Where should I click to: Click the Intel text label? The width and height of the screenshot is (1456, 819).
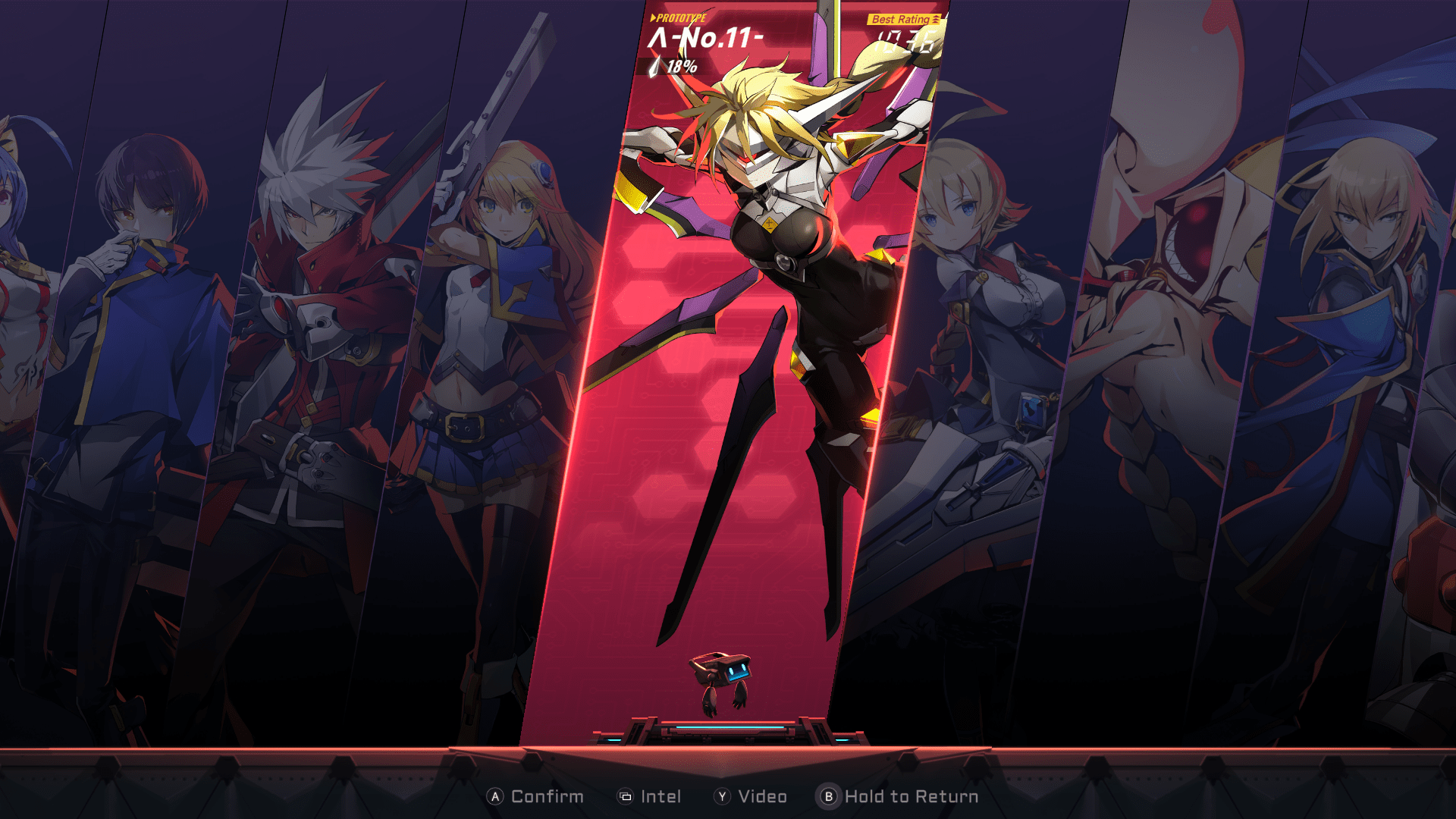pos(663,796)
